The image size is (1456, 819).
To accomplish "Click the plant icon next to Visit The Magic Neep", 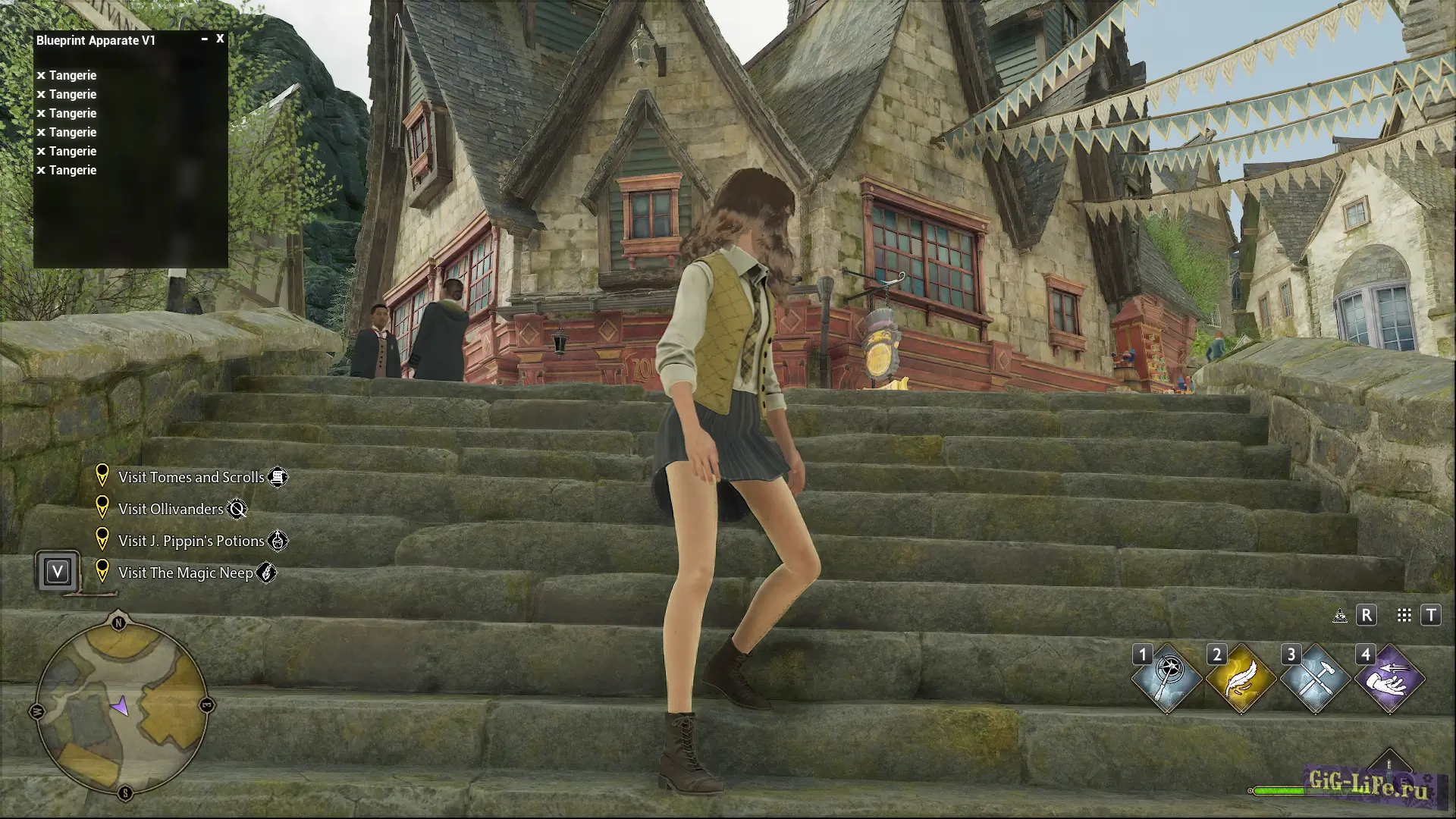I will (x=267, y=574).
